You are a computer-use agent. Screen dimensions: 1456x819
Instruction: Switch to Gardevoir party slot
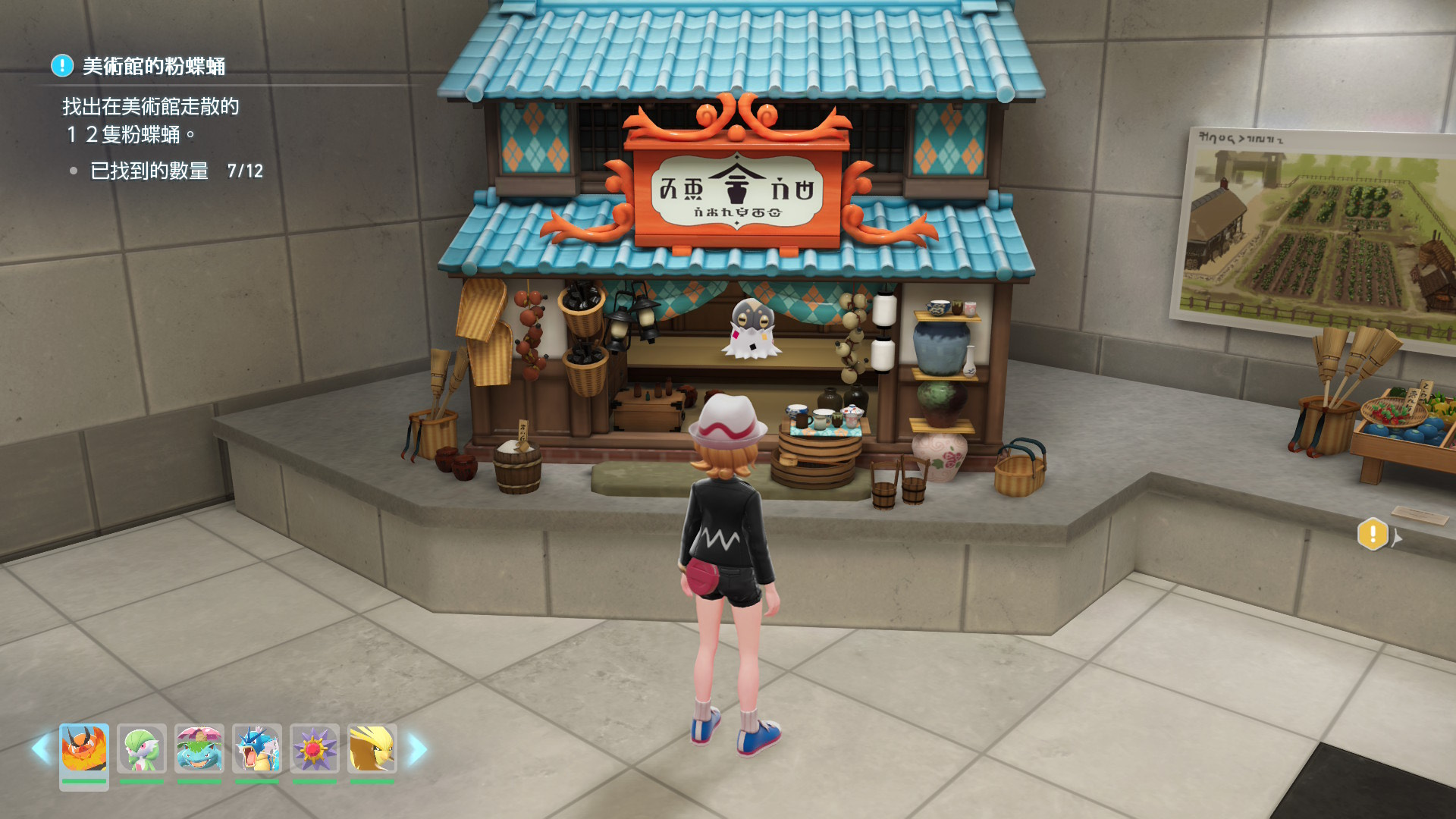tap(142, 749)
